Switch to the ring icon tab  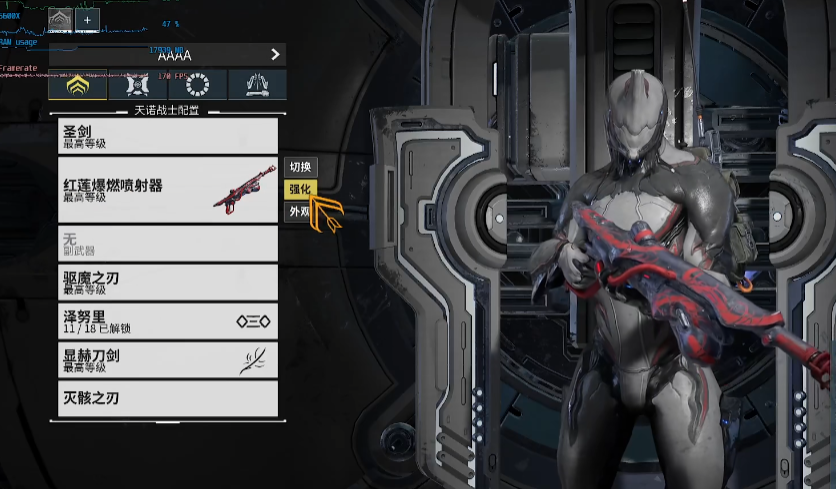click(x=197, y=86)
